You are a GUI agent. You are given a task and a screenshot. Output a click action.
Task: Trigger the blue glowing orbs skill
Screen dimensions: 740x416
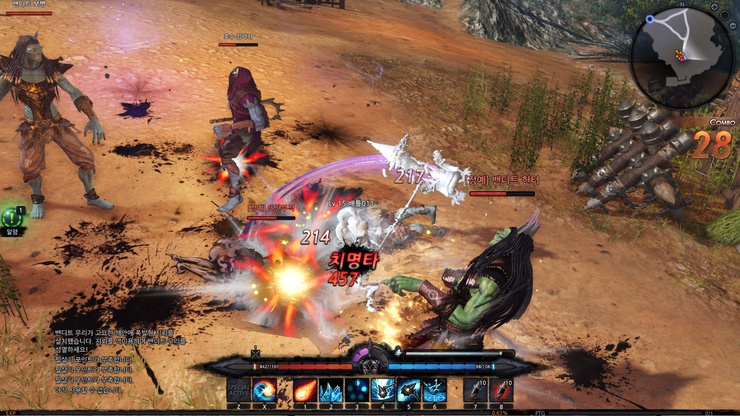tap(357, 389)
